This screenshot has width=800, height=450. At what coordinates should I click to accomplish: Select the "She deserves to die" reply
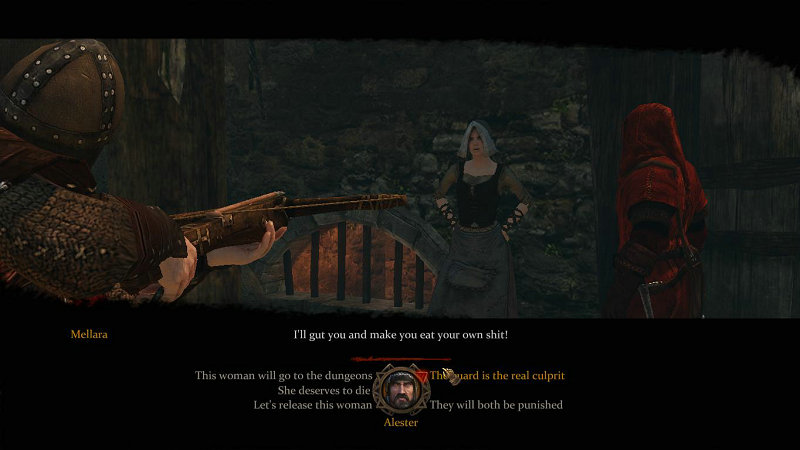click(x=320, y=390)
